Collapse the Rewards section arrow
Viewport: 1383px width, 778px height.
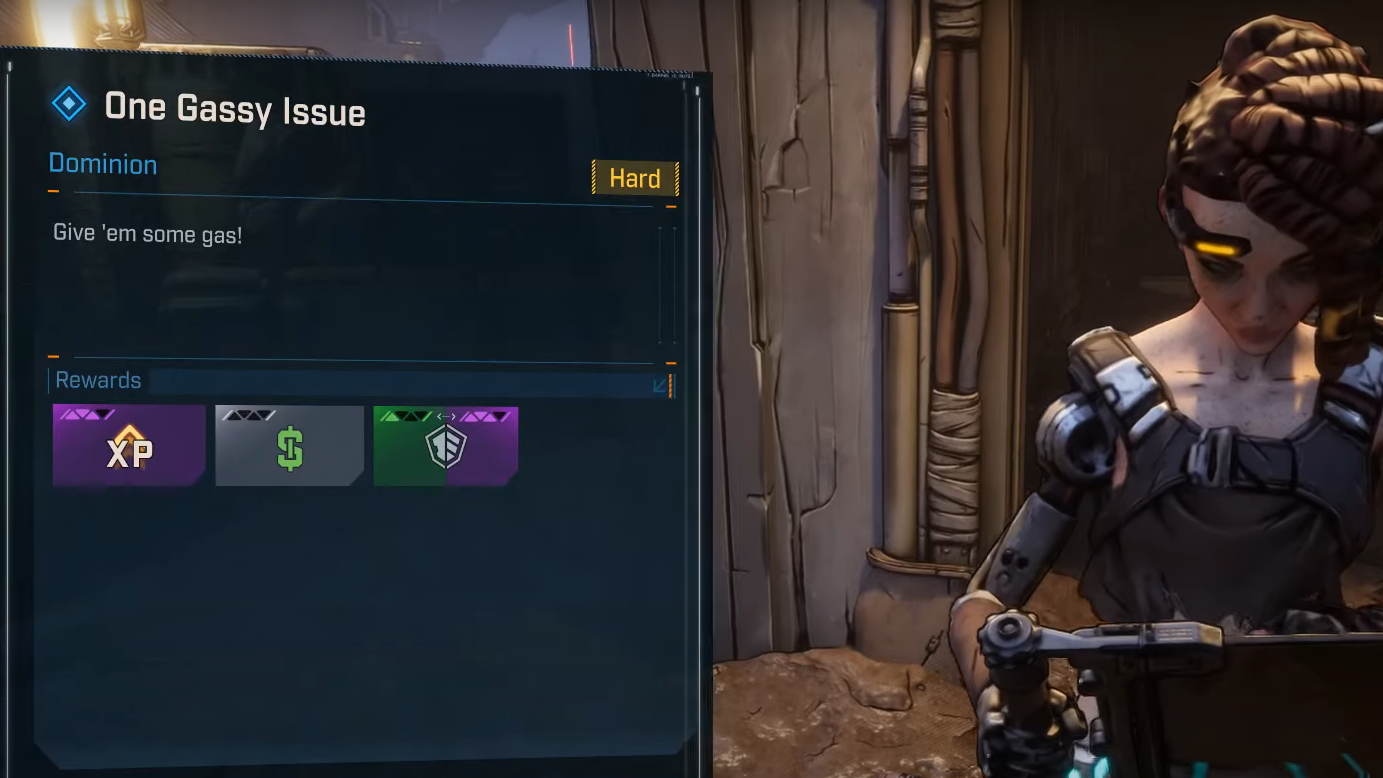pyautogui.click(x=660, y=385)
